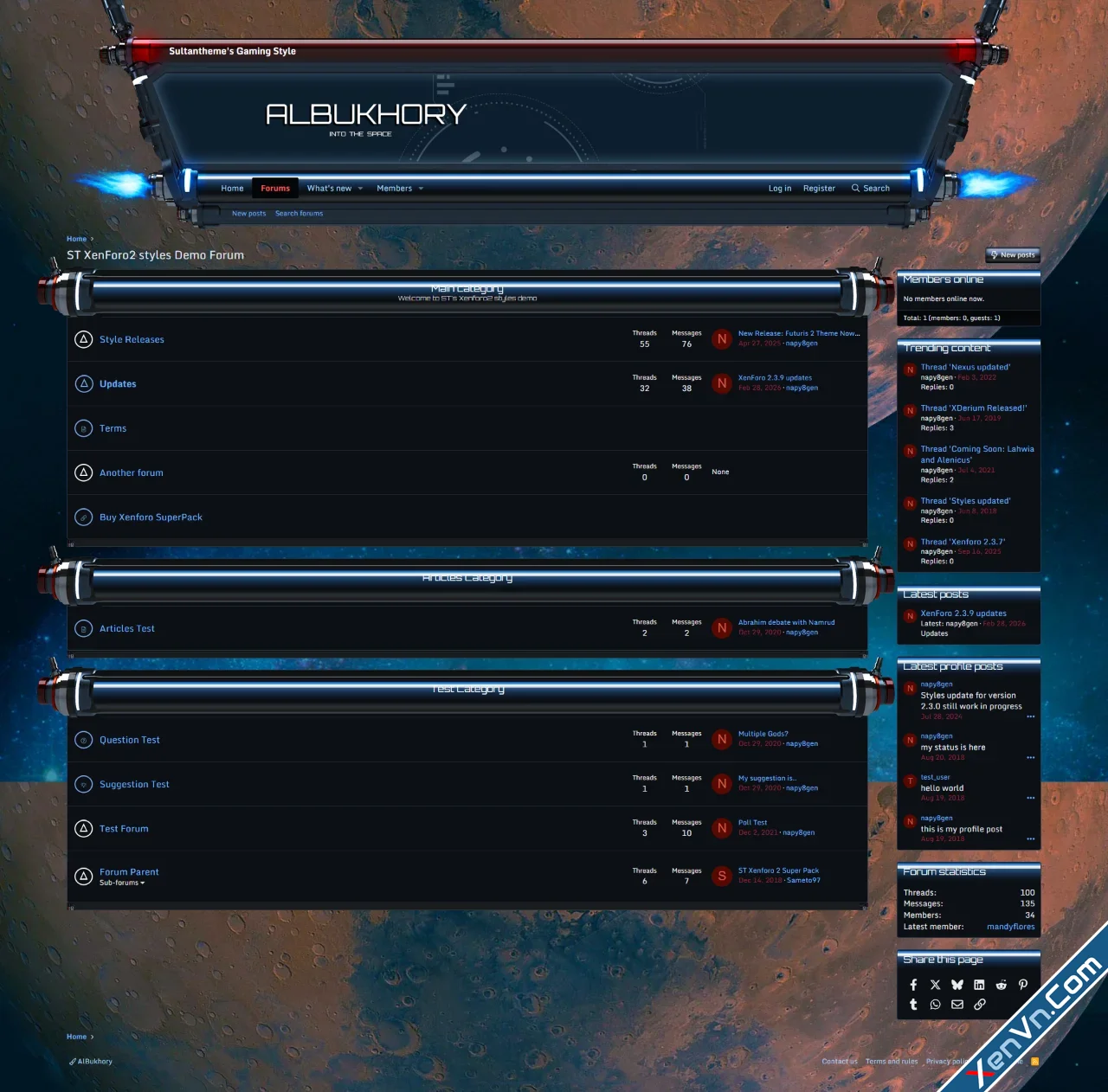1108x1092 pixels.
Task: Show New posts from the sub-navigation
Action: click(x=248, y=214)
